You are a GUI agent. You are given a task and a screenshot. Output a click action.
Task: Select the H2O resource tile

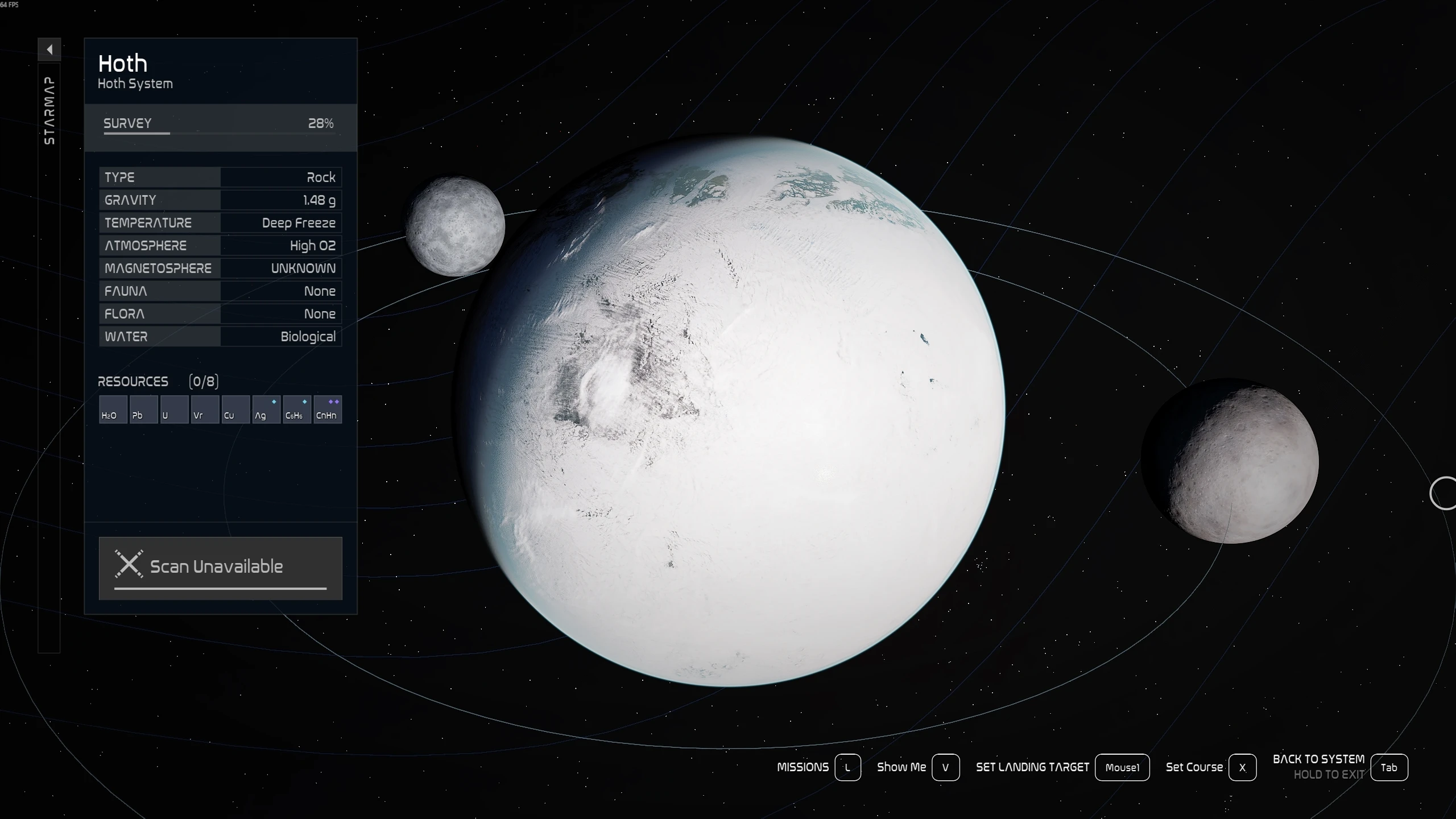point(113,409)
